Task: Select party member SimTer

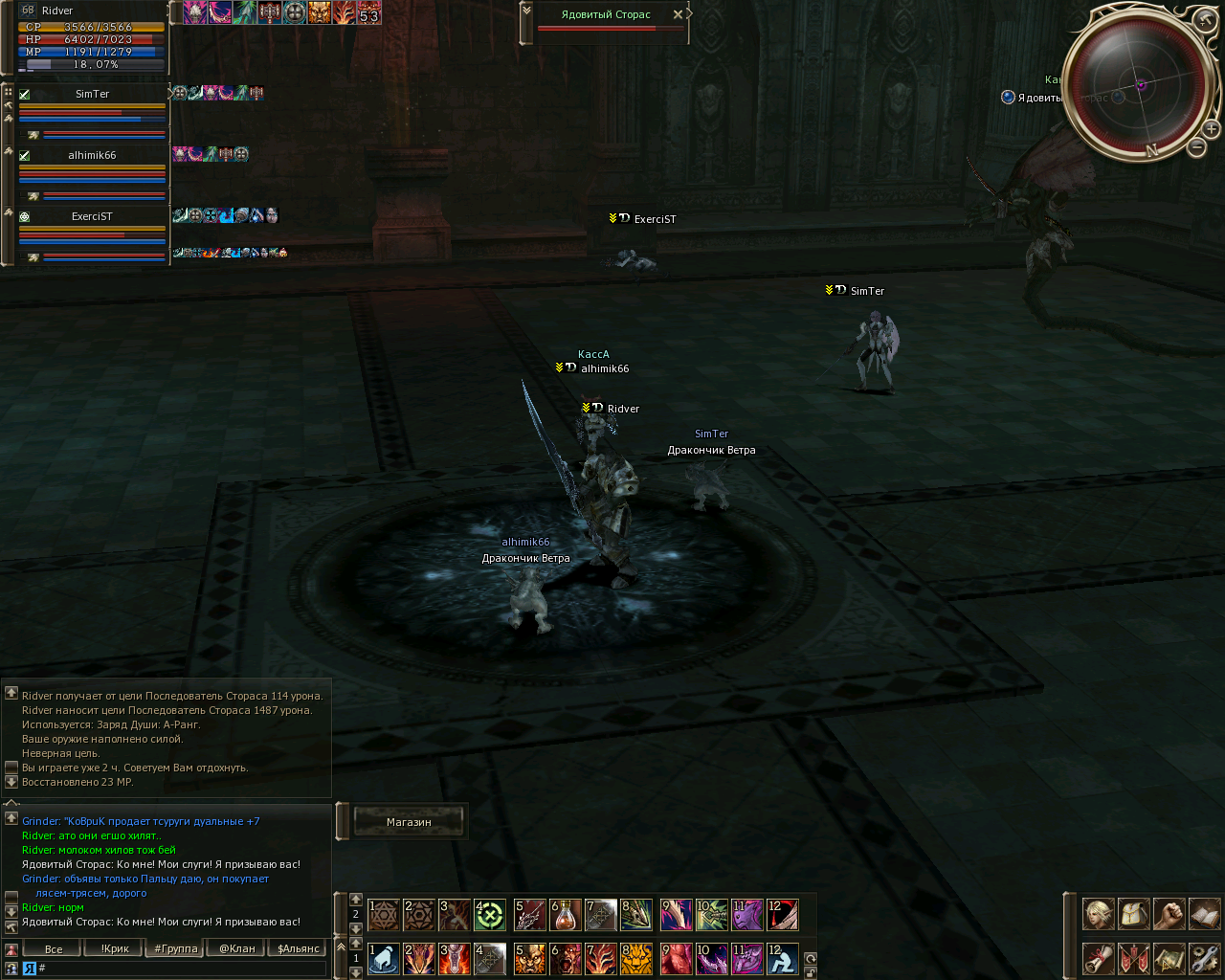Action: (x=92, y=94)
